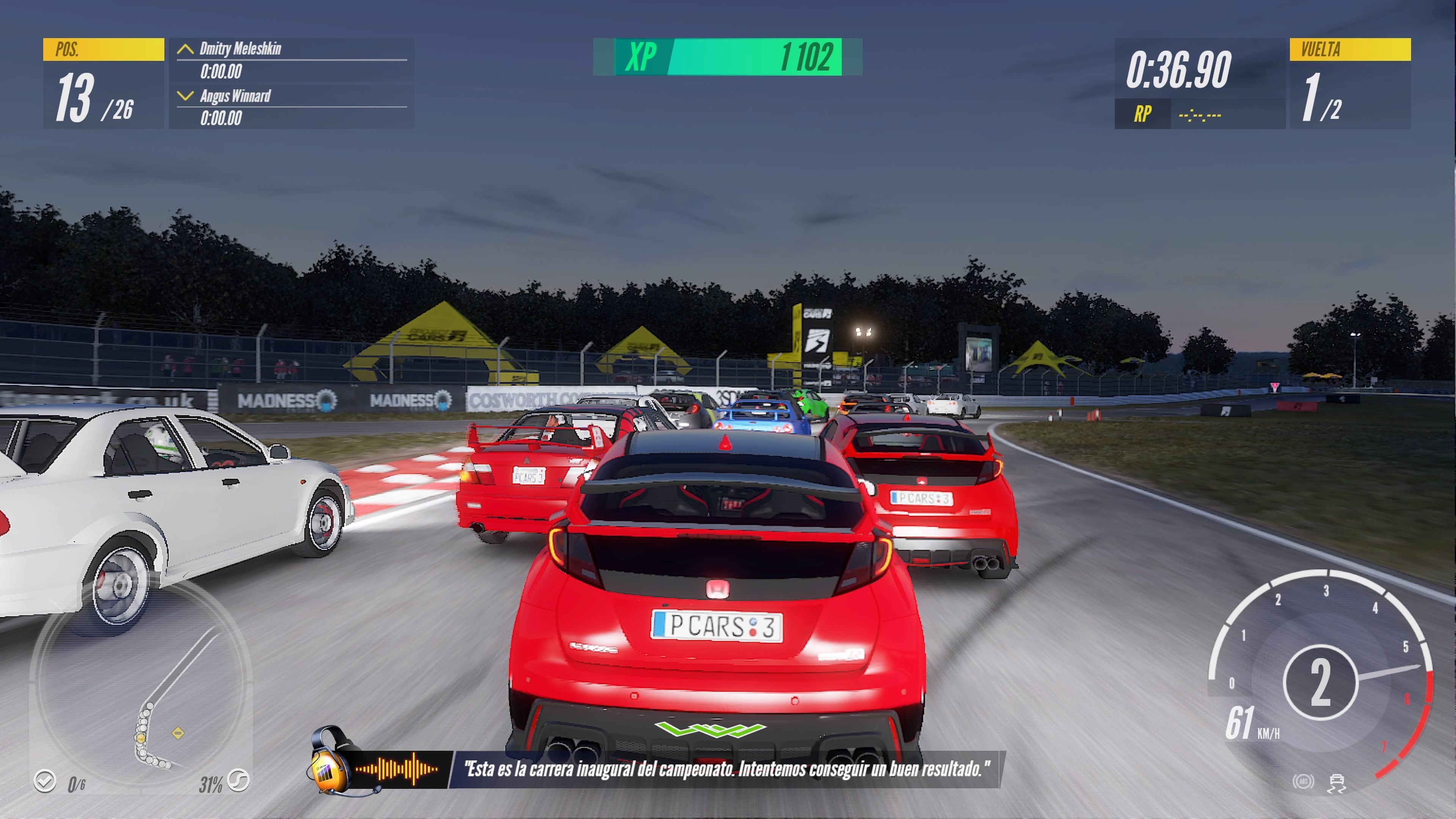Image resolution: width=1456 pixels, height=819 pixels.
Task: Click the race engineer headset icon
Action: (x=330, y=760)
